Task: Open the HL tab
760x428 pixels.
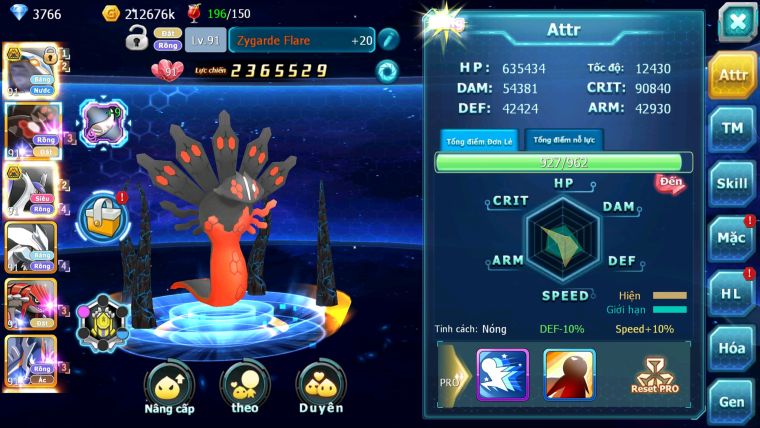Action: tap(733, 292)
